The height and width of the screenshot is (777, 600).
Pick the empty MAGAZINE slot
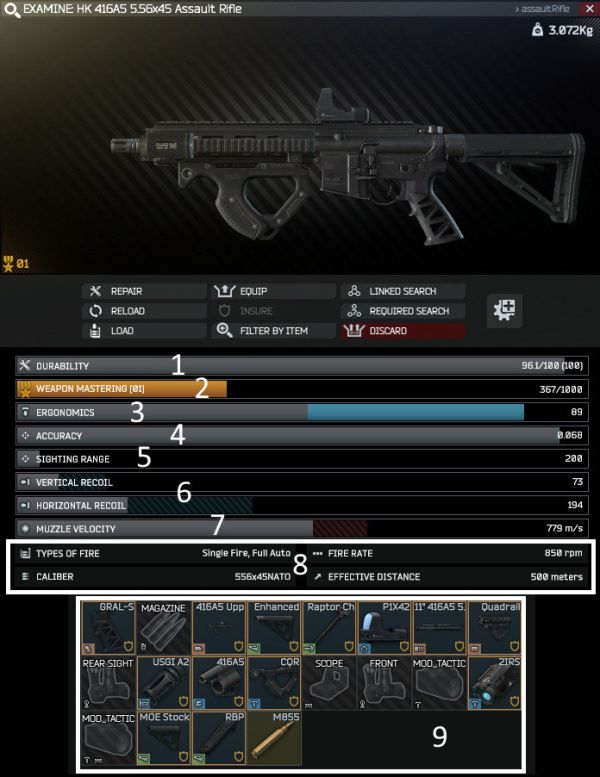(162, 626)
